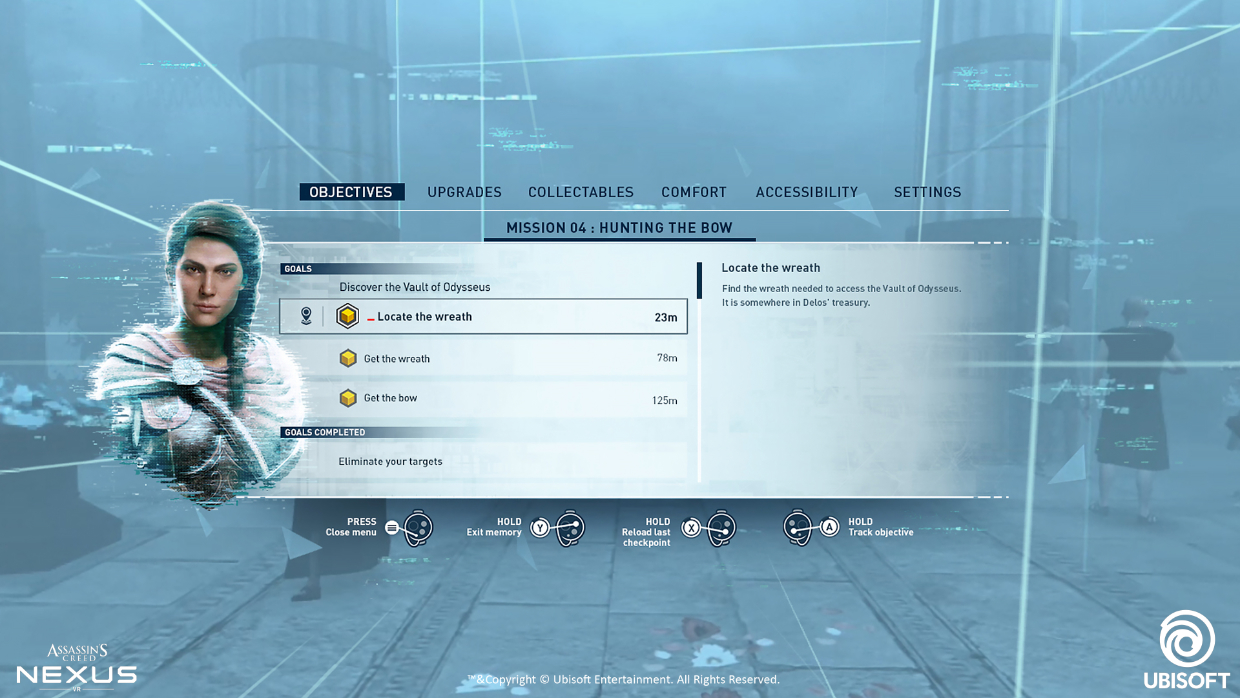Go to the Comfort tab
This screenshot has width=1240, height=698.
pos(694,192)
